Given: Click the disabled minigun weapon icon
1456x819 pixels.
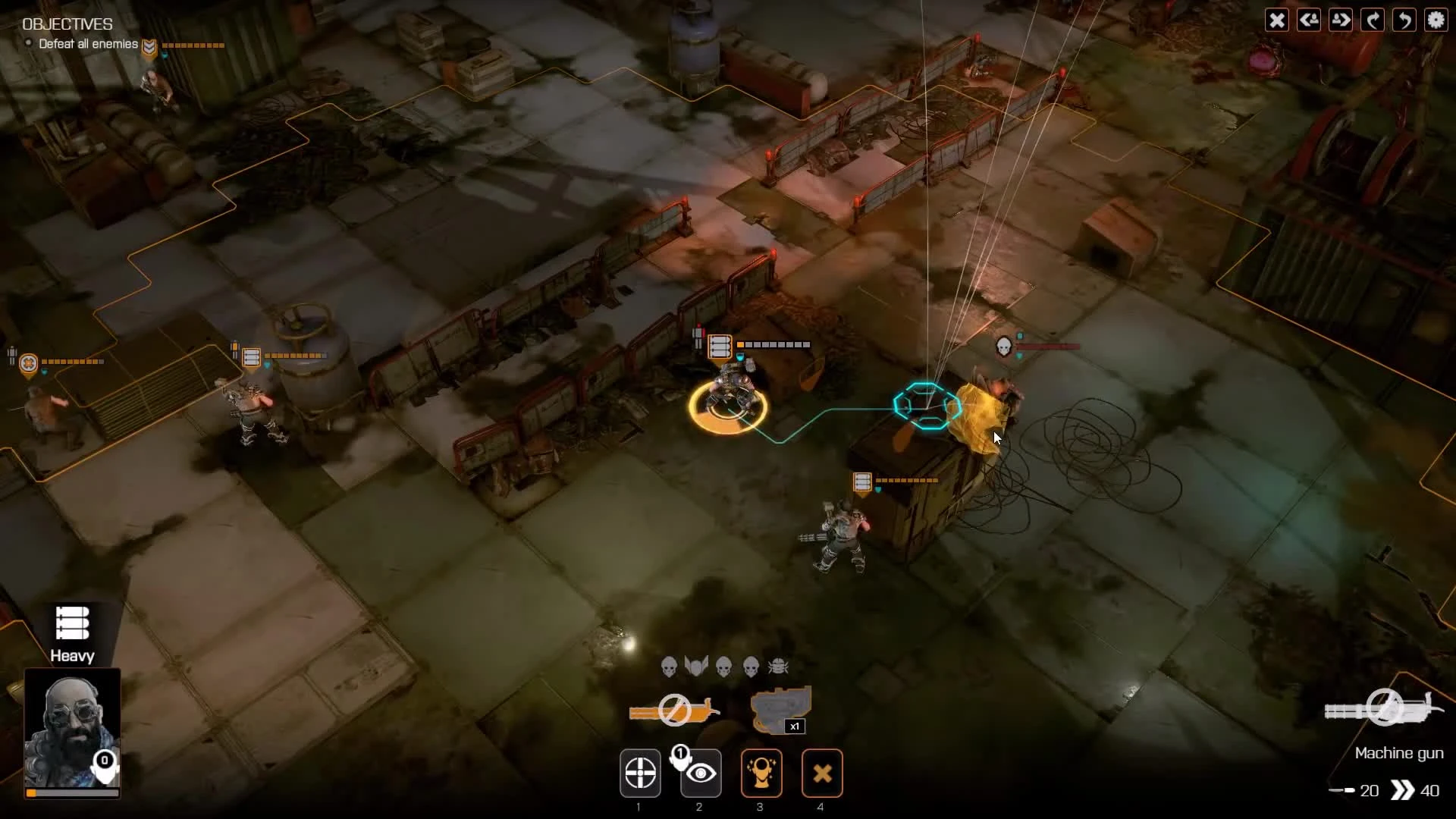Looking at the screenshot, I should pyautogui.click(x=673, y=711).
